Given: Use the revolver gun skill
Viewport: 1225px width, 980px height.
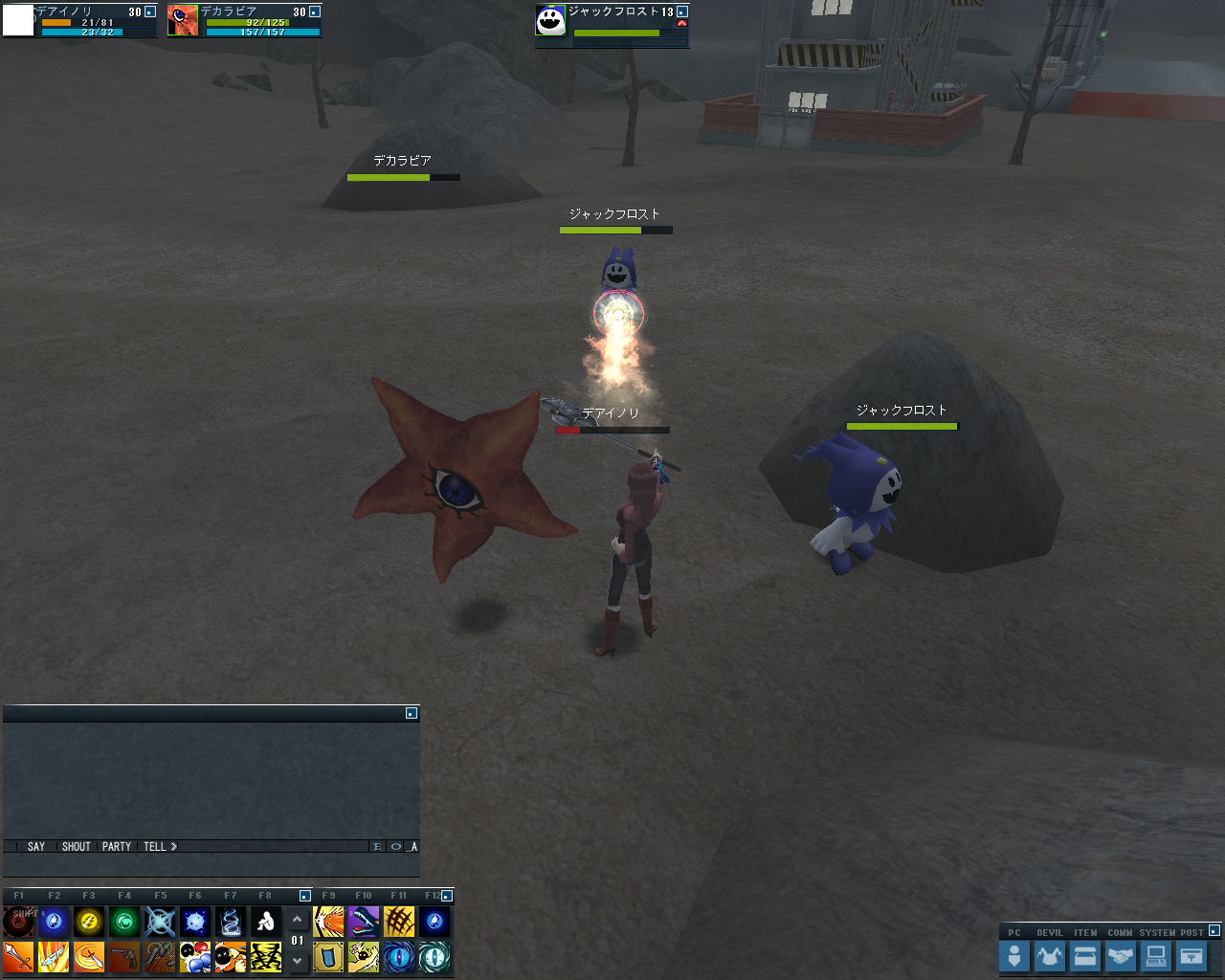Looking at the screenshot, I should pyautogui.click(x=124, y=957).
